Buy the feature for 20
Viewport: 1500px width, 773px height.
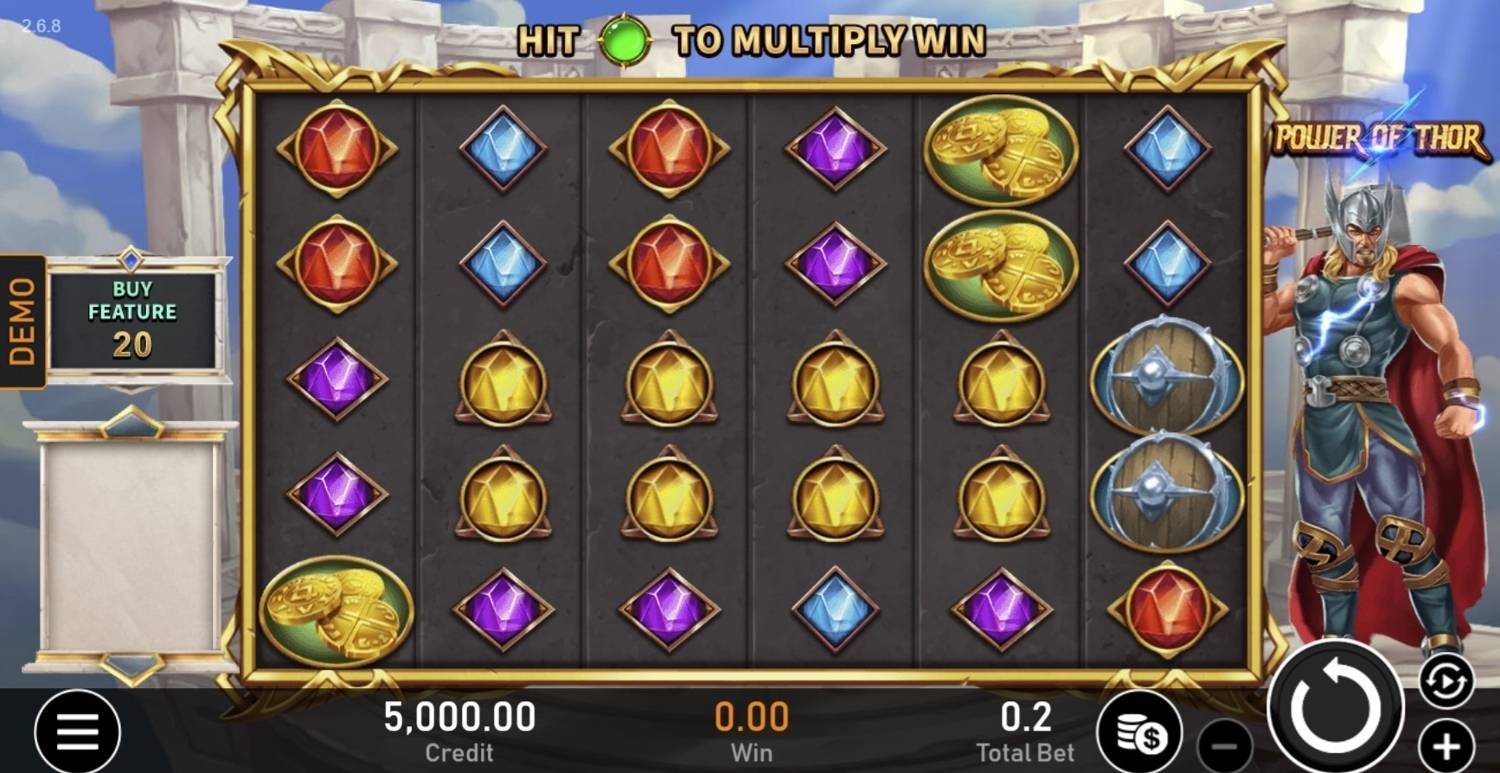tap(132, 318)
